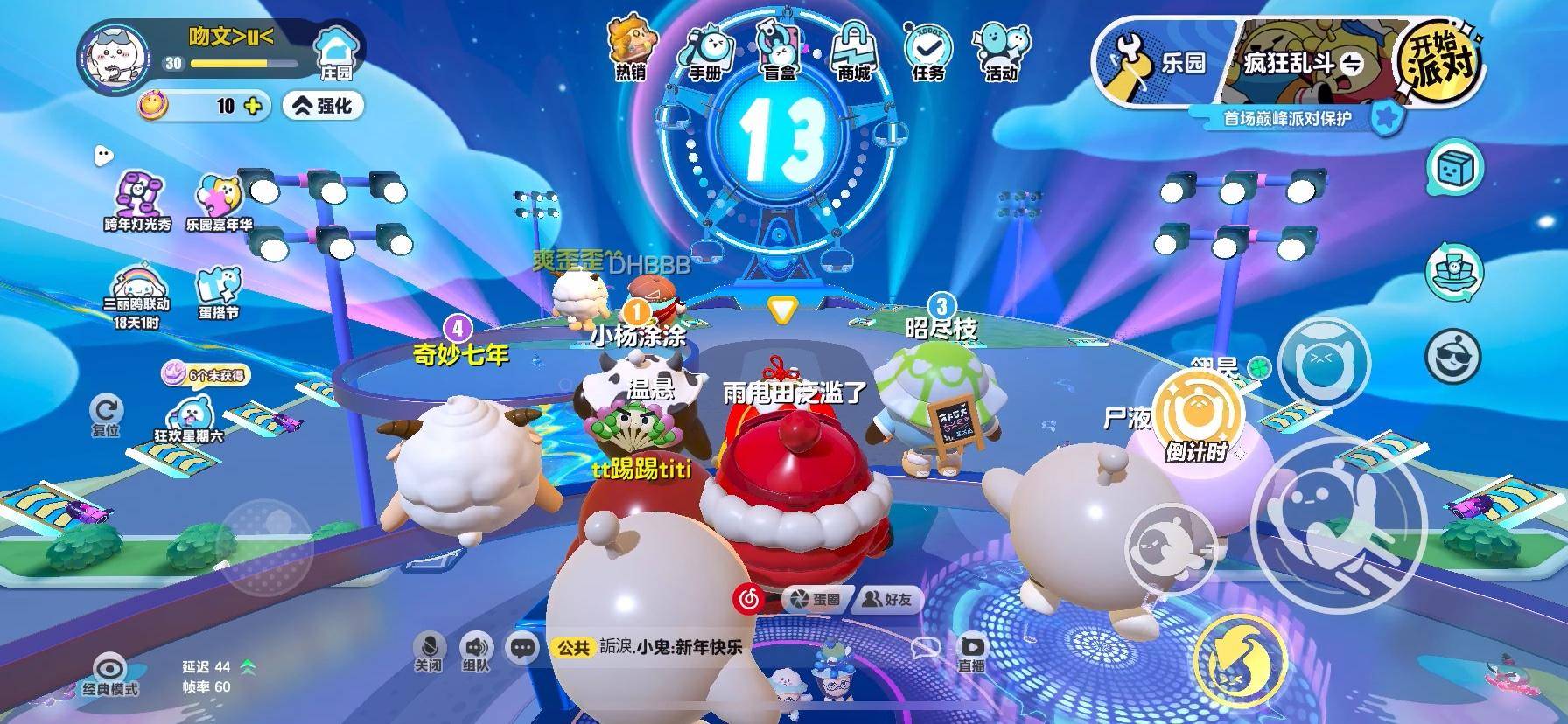Open the 任务 tasks menu
Viewport: 1568px width, 724px height.
(x=928, y=52)
